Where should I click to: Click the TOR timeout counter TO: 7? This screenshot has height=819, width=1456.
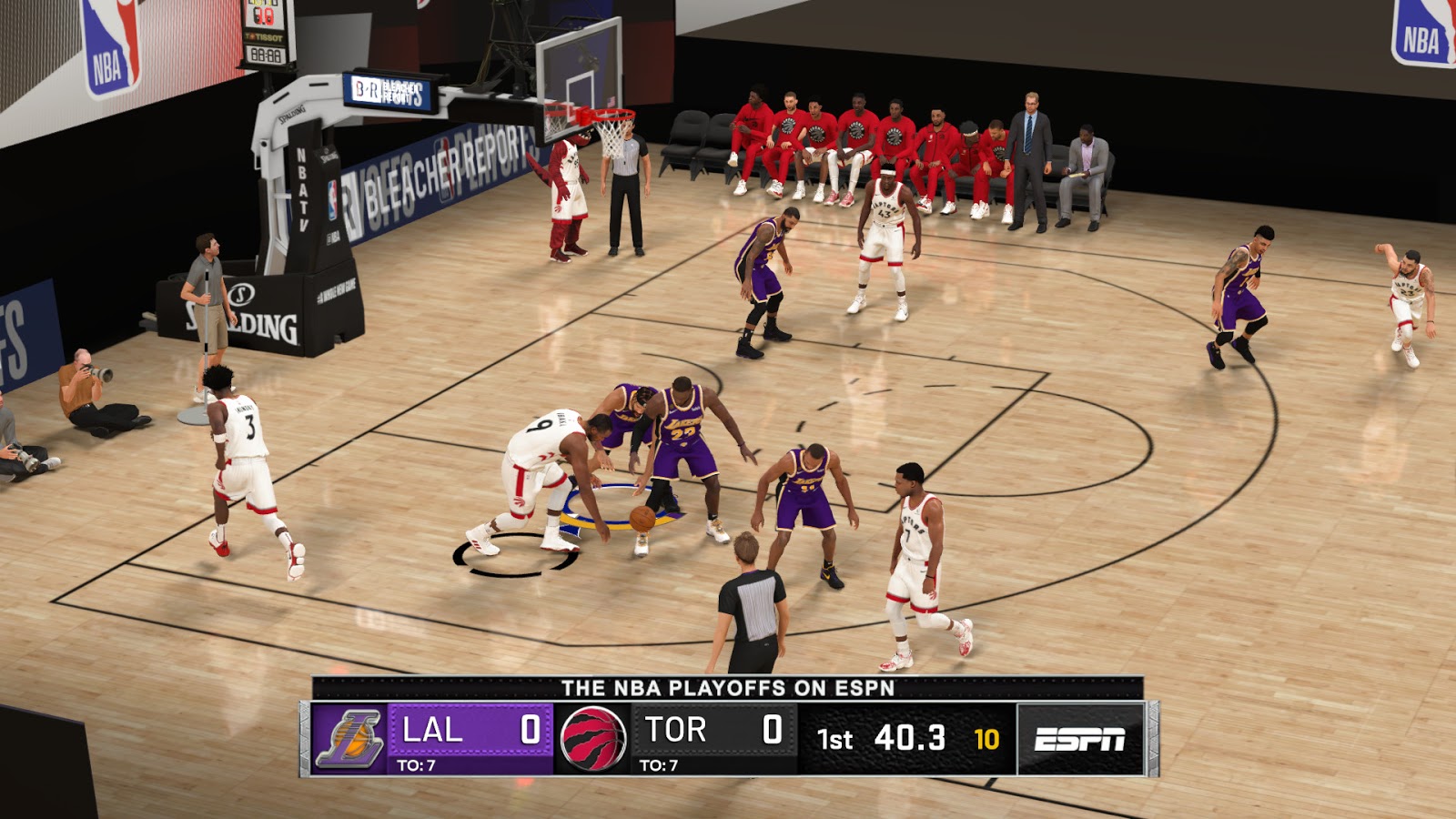pyautogui.click(x=657, y=766)
